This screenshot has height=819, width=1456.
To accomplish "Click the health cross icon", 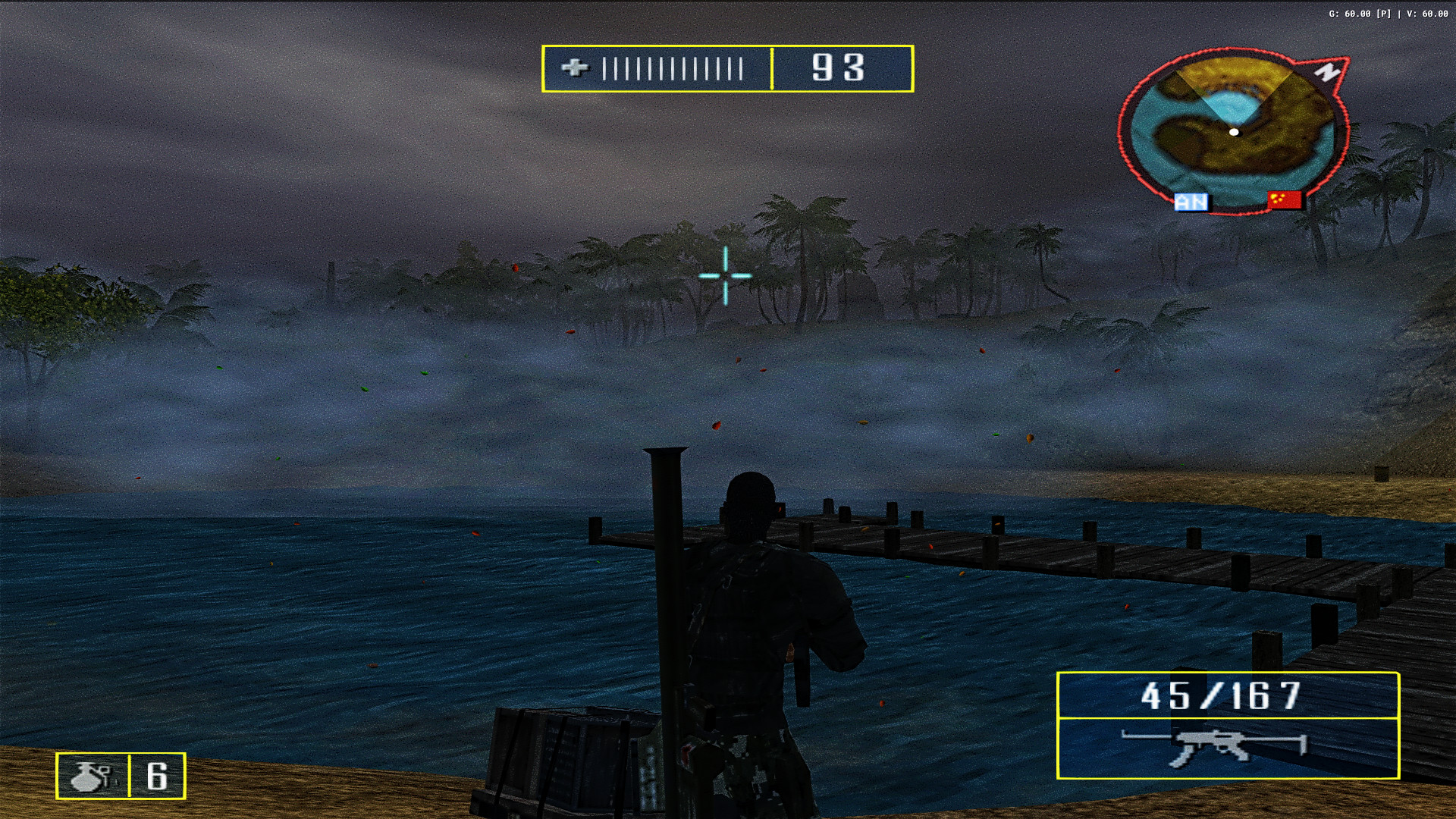I will [577, 69].
